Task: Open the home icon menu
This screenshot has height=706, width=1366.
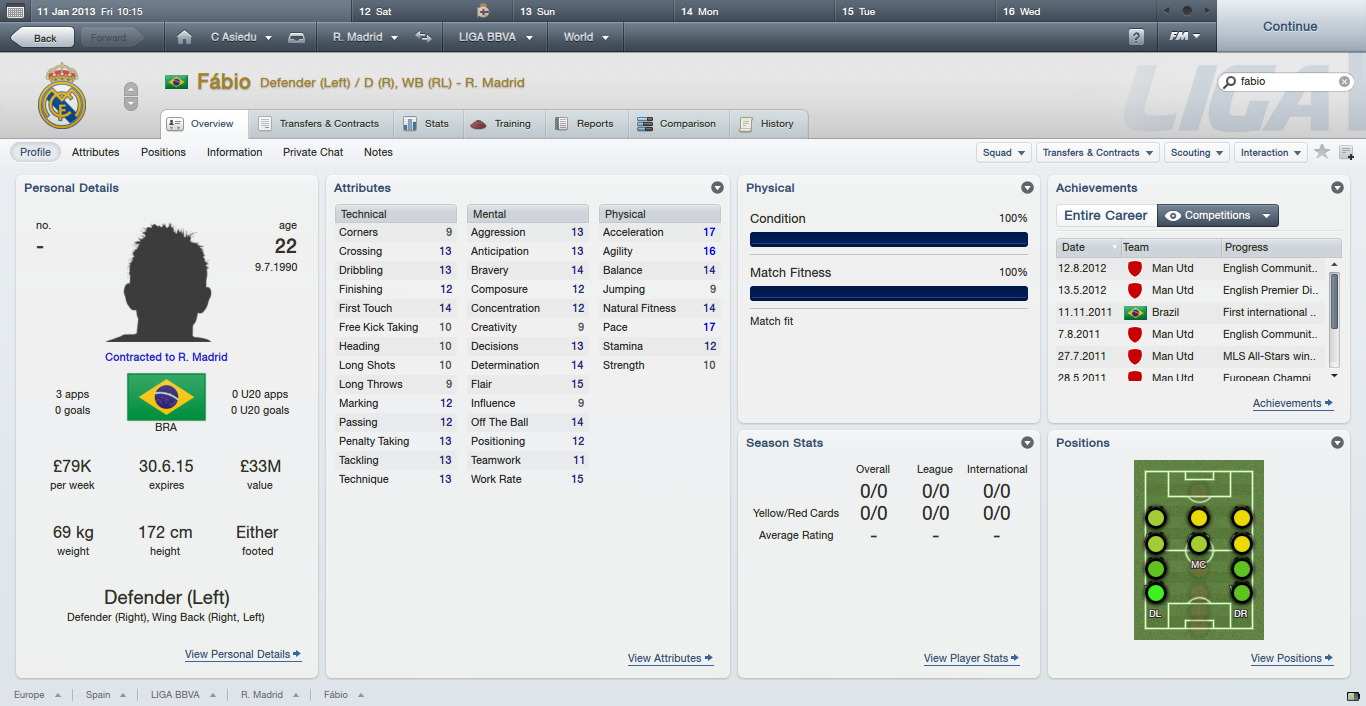Action: [184, 38]
